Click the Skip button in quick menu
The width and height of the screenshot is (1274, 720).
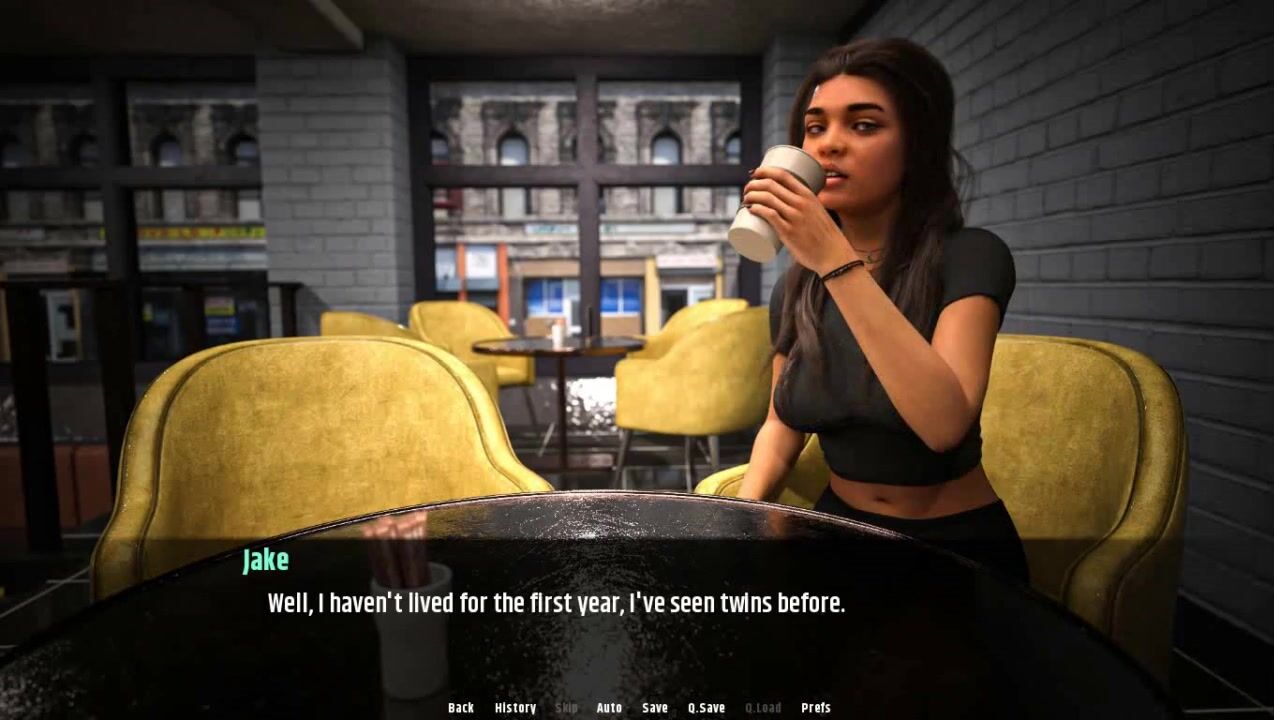pos(566,708)
